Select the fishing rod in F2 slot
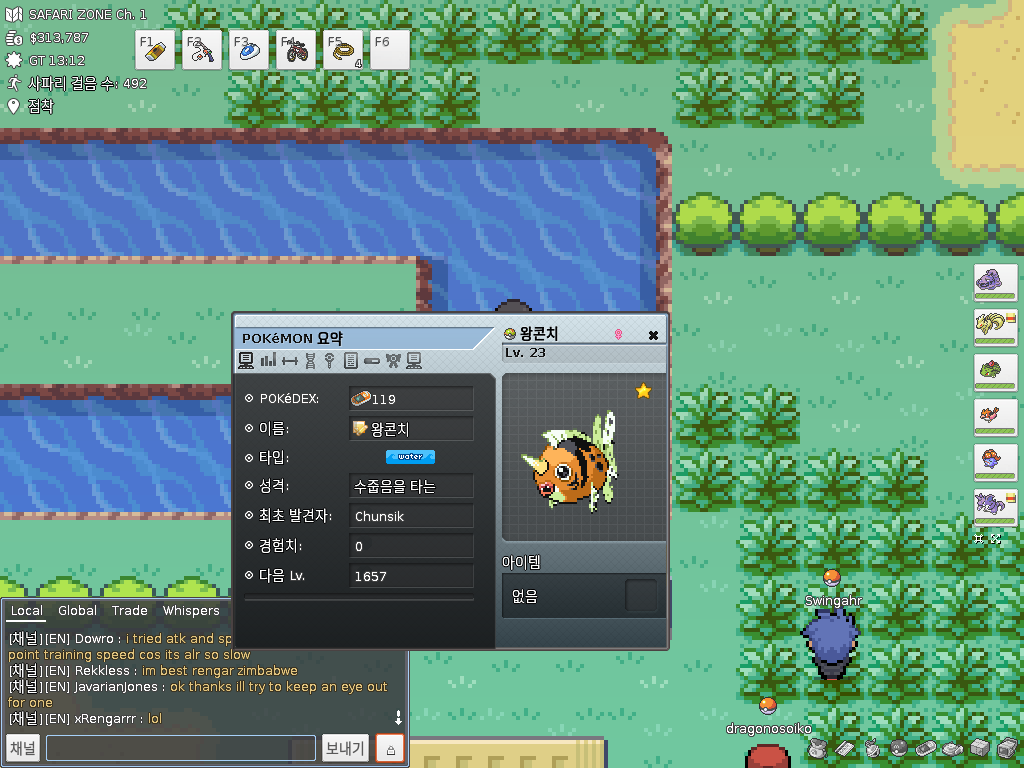 202,50
